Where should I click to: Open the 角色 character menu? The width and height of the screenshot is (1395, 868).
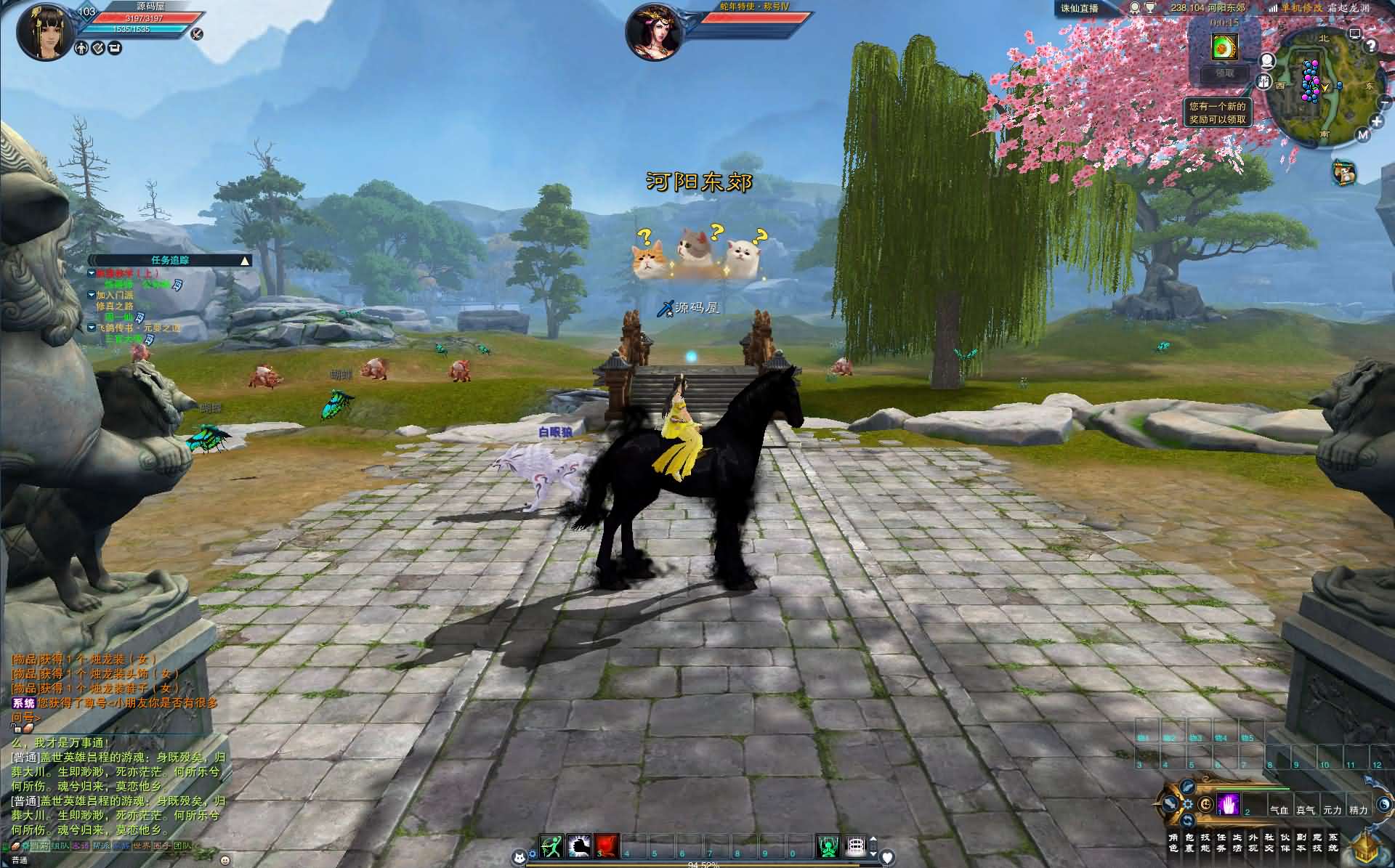[x=1173, y=843]
